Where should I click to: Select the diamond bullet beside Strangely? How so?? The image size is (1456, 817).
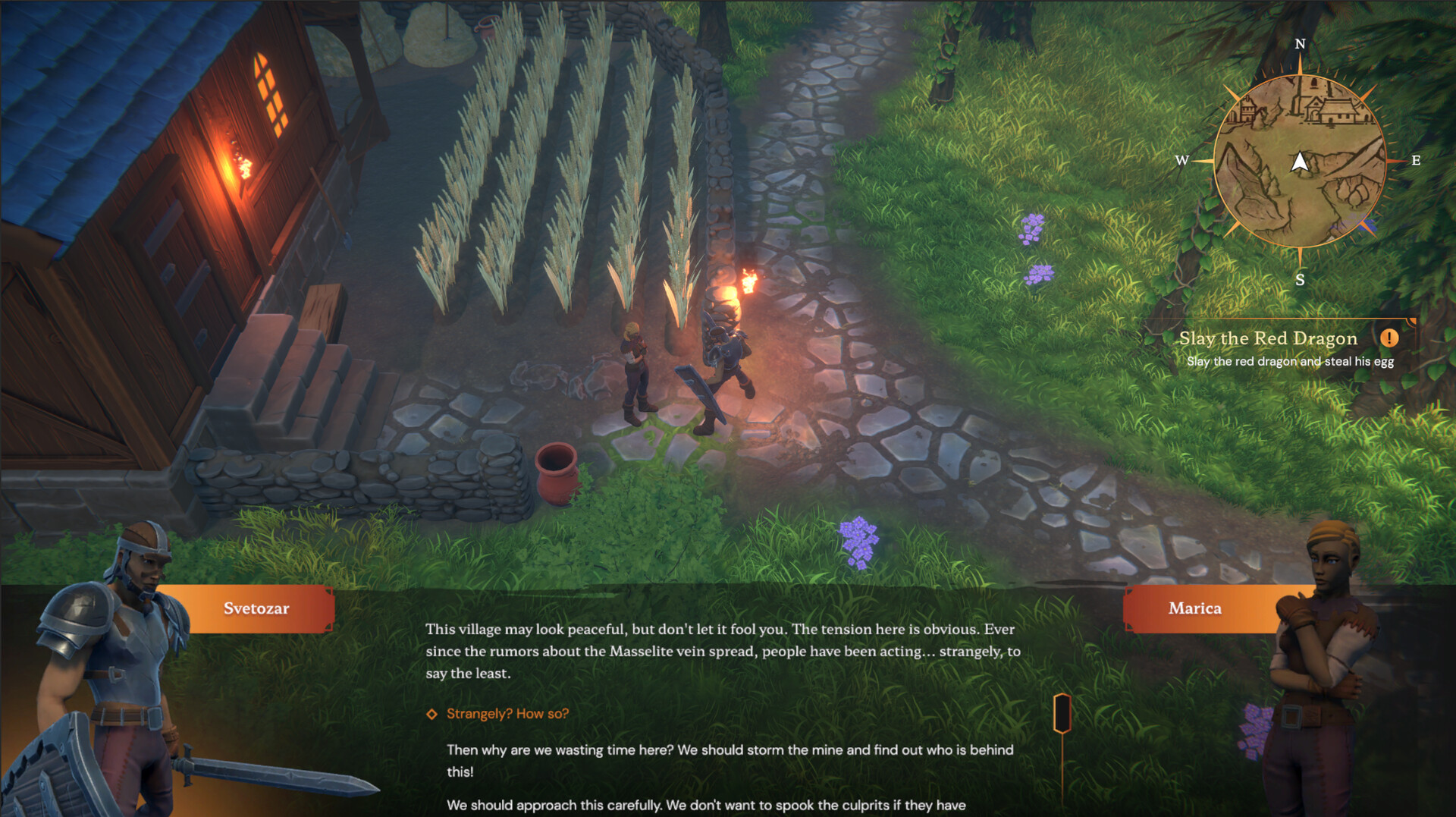click(x=431, y=713)
